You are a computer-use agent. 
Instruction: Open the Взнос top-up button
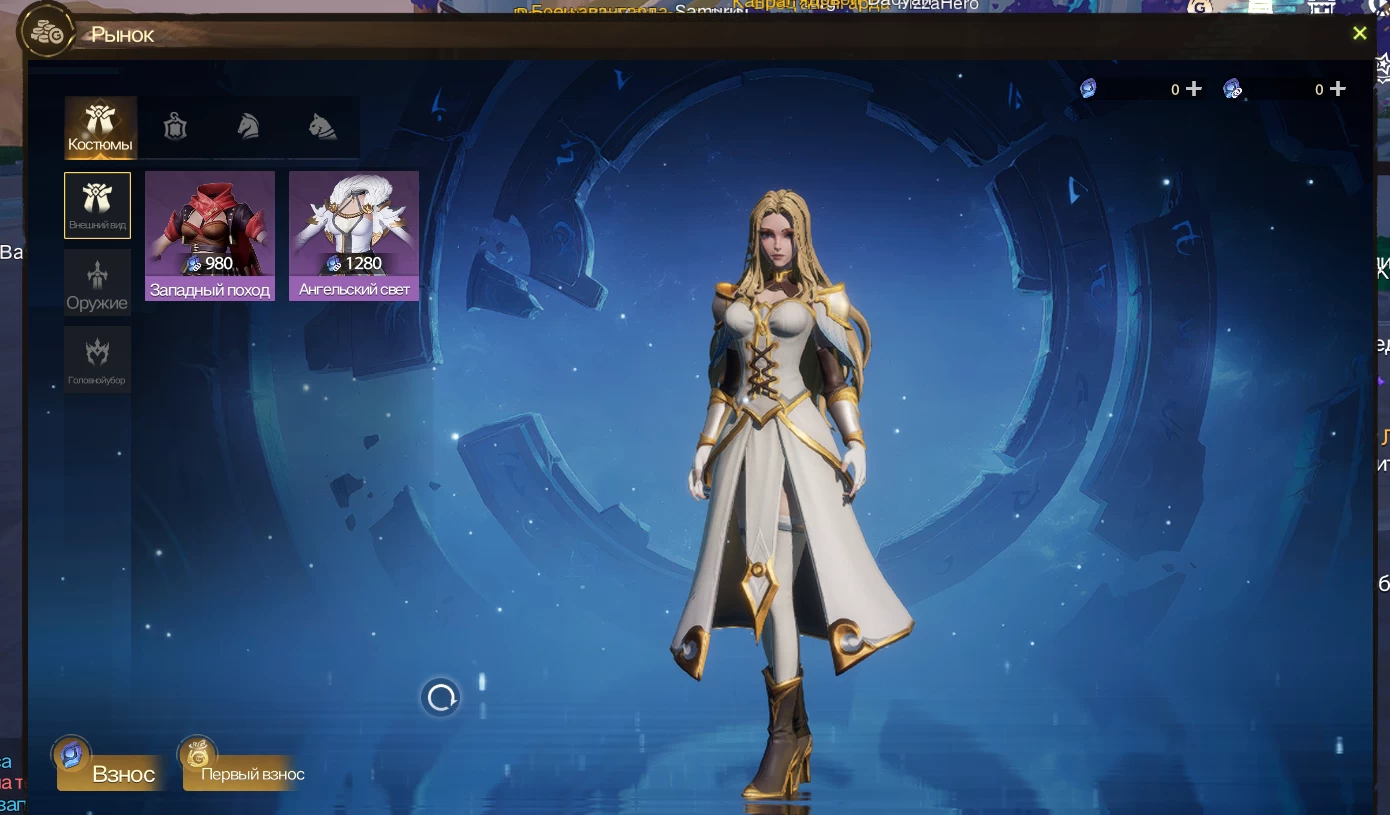110,772
